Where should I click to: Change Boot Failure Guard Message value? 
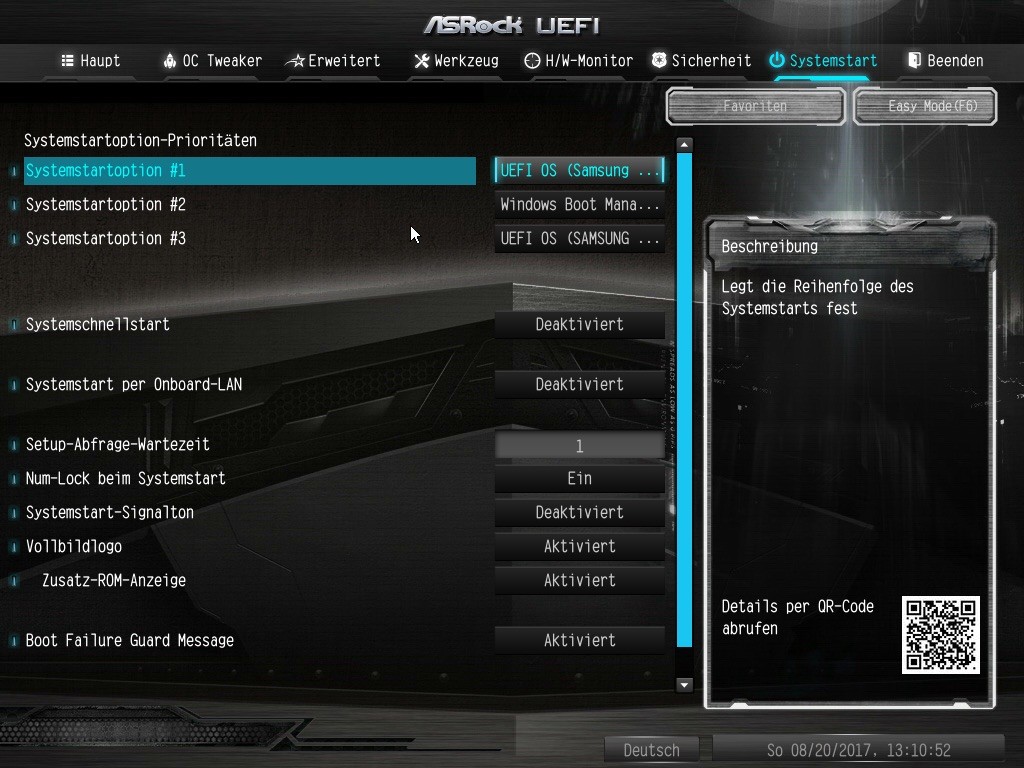coord(580,641)
